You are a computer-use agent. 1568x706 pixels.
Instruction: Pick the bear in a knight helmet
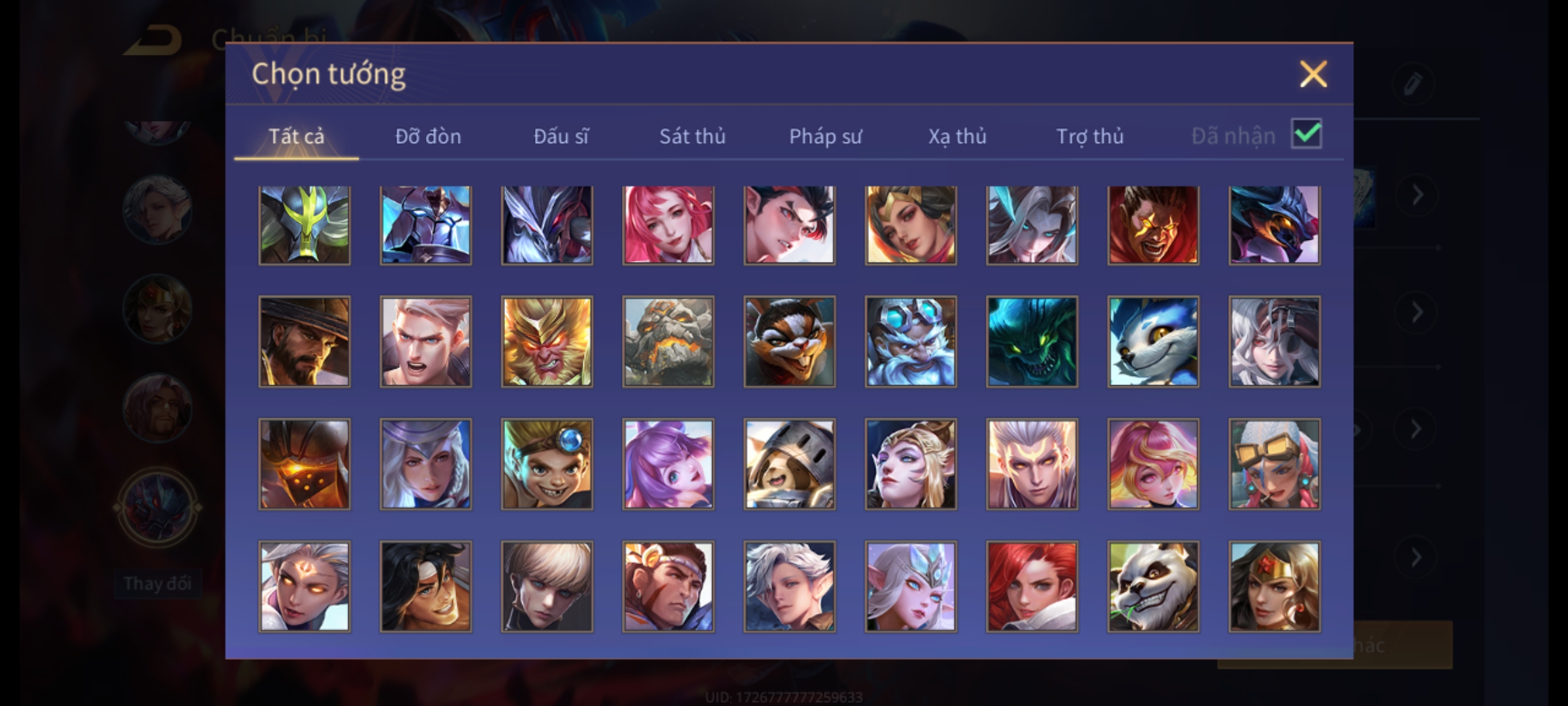coord(789,464)
